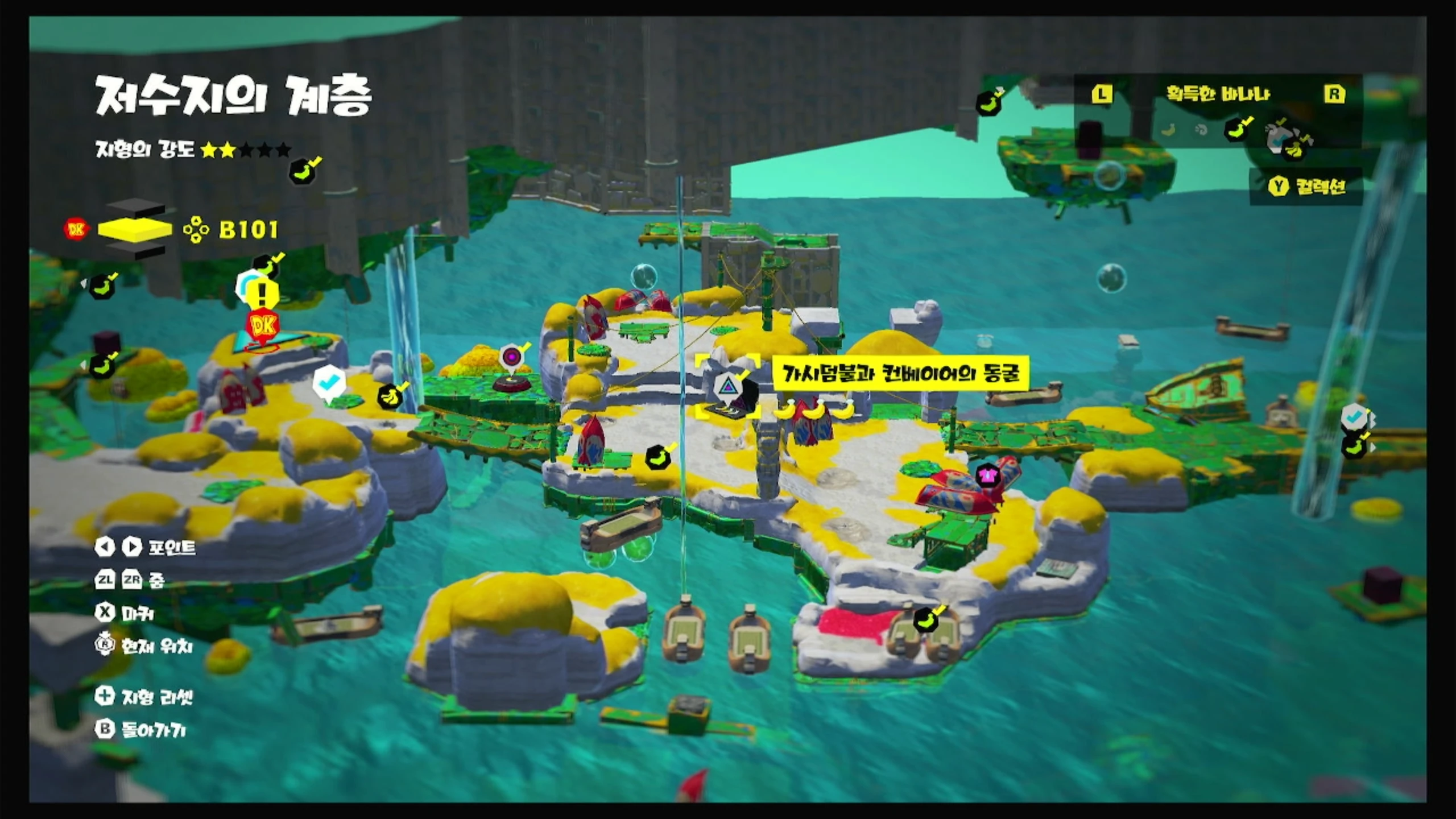Select the checked banana filter under 획득한 바나나
The image size is (1456, 819).
[1236, 130]
